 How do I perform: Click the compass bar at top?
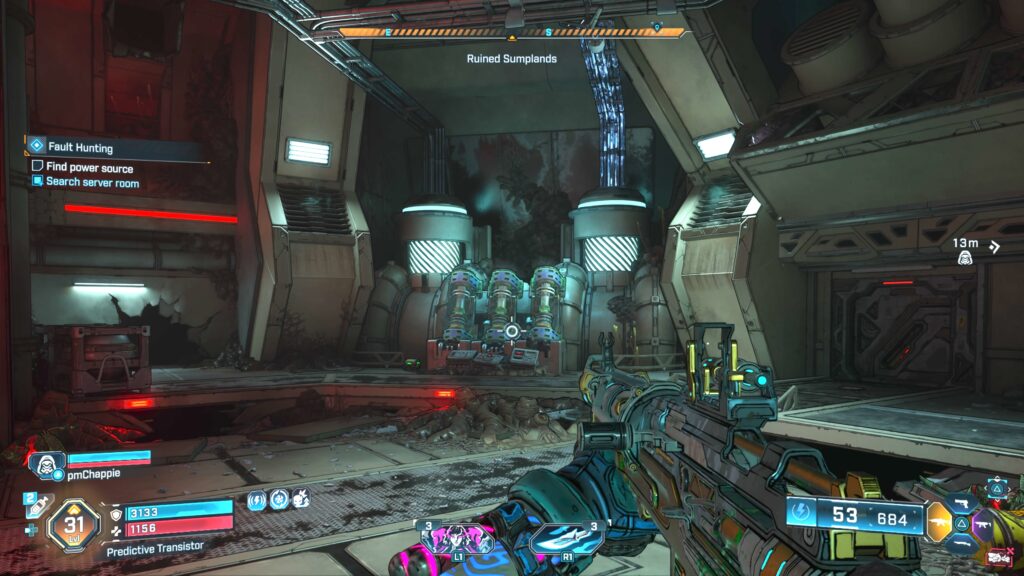click(511, 33)
